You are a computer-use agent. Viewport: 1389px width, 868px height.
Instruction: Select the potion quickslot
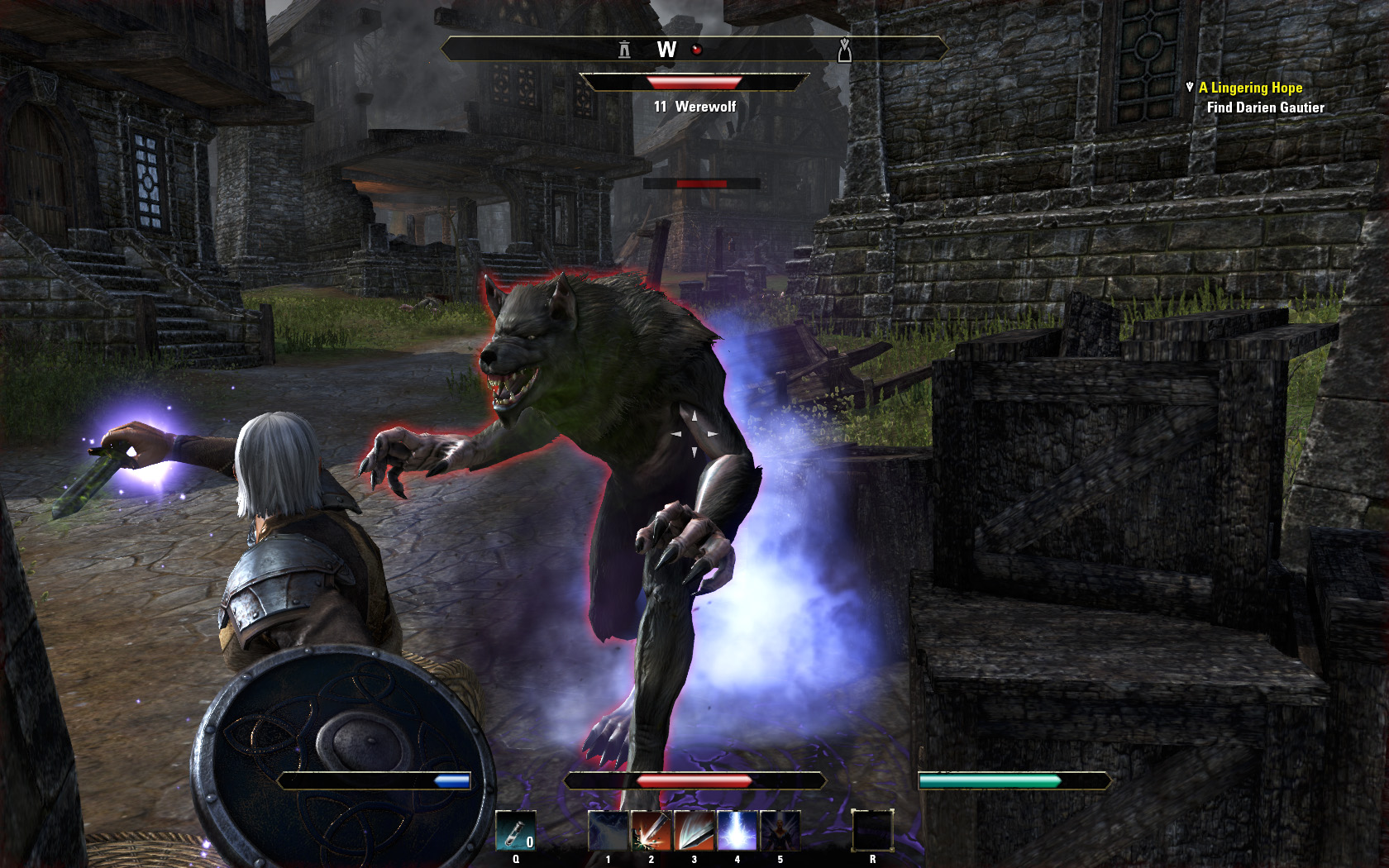(515, 831)
